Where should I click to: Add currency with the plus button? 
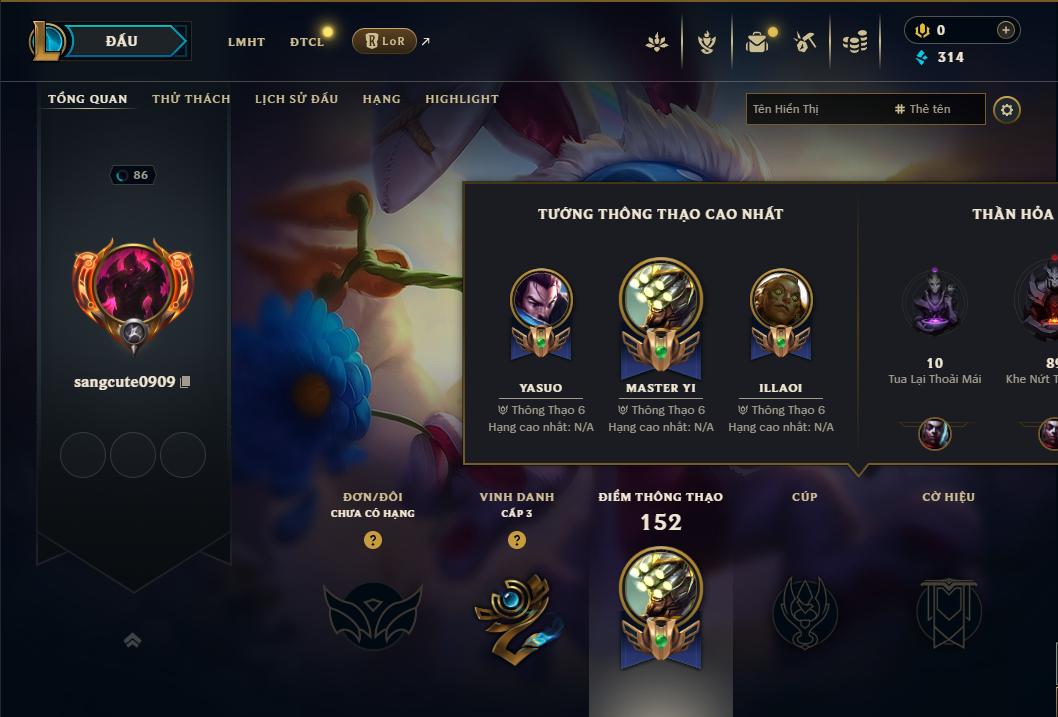[x=1005, y=30]
